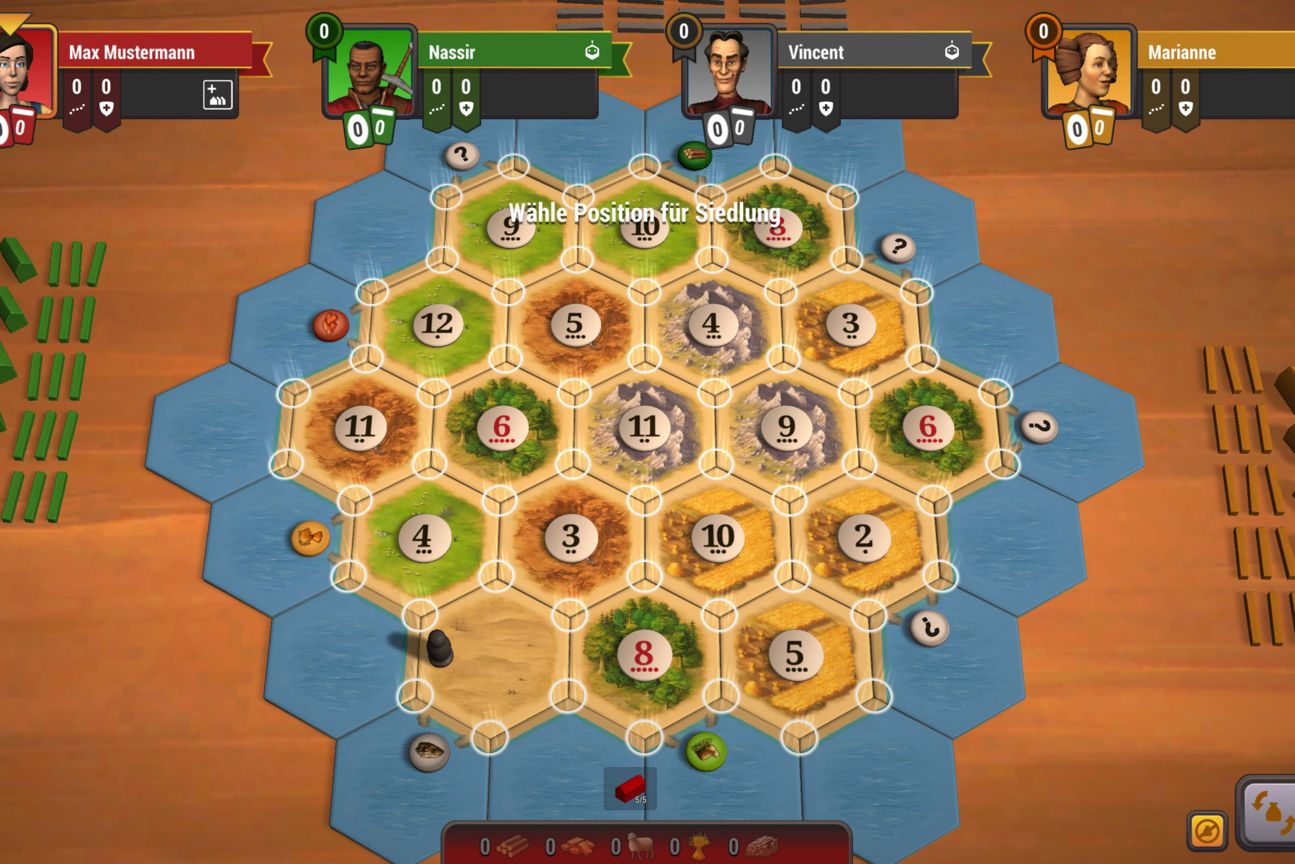Select the corner between pasture 12, hills 5 and forest 6
Viewport: 1295px width, 864px height.
point(506,358)
